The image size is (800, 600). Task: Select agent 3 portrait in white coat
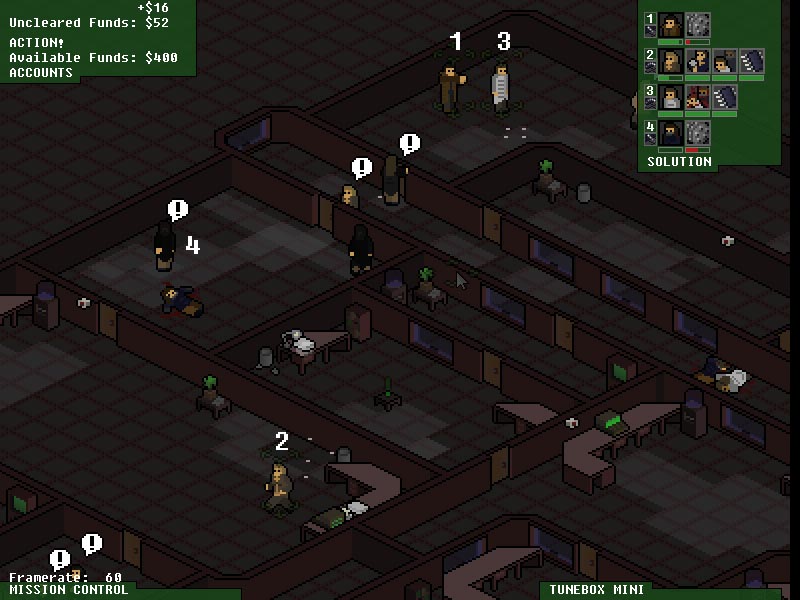671,97
